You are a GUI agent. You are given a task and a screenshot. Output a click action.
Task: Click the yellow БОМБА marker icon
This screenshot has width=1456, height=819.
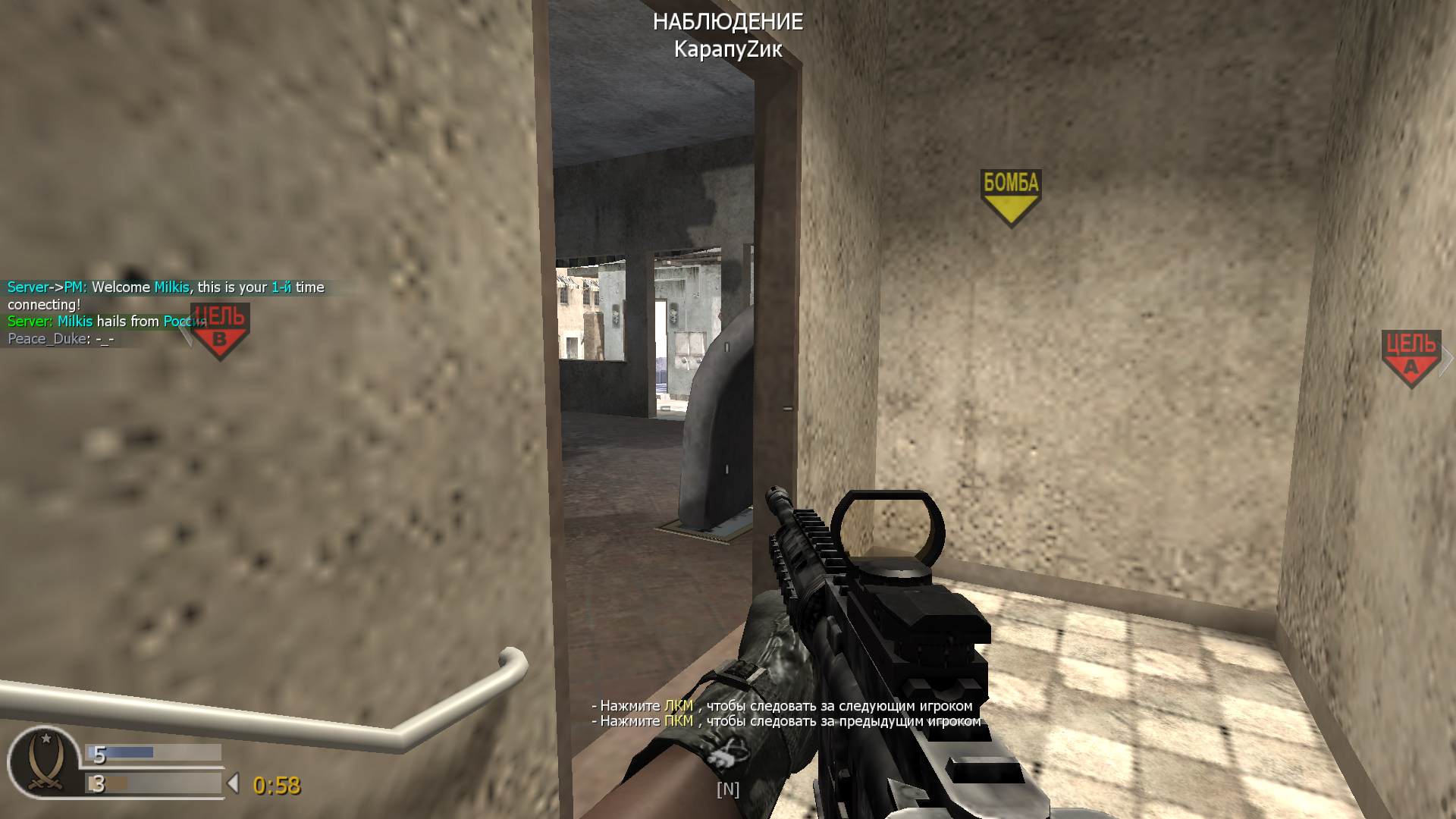1011,191
